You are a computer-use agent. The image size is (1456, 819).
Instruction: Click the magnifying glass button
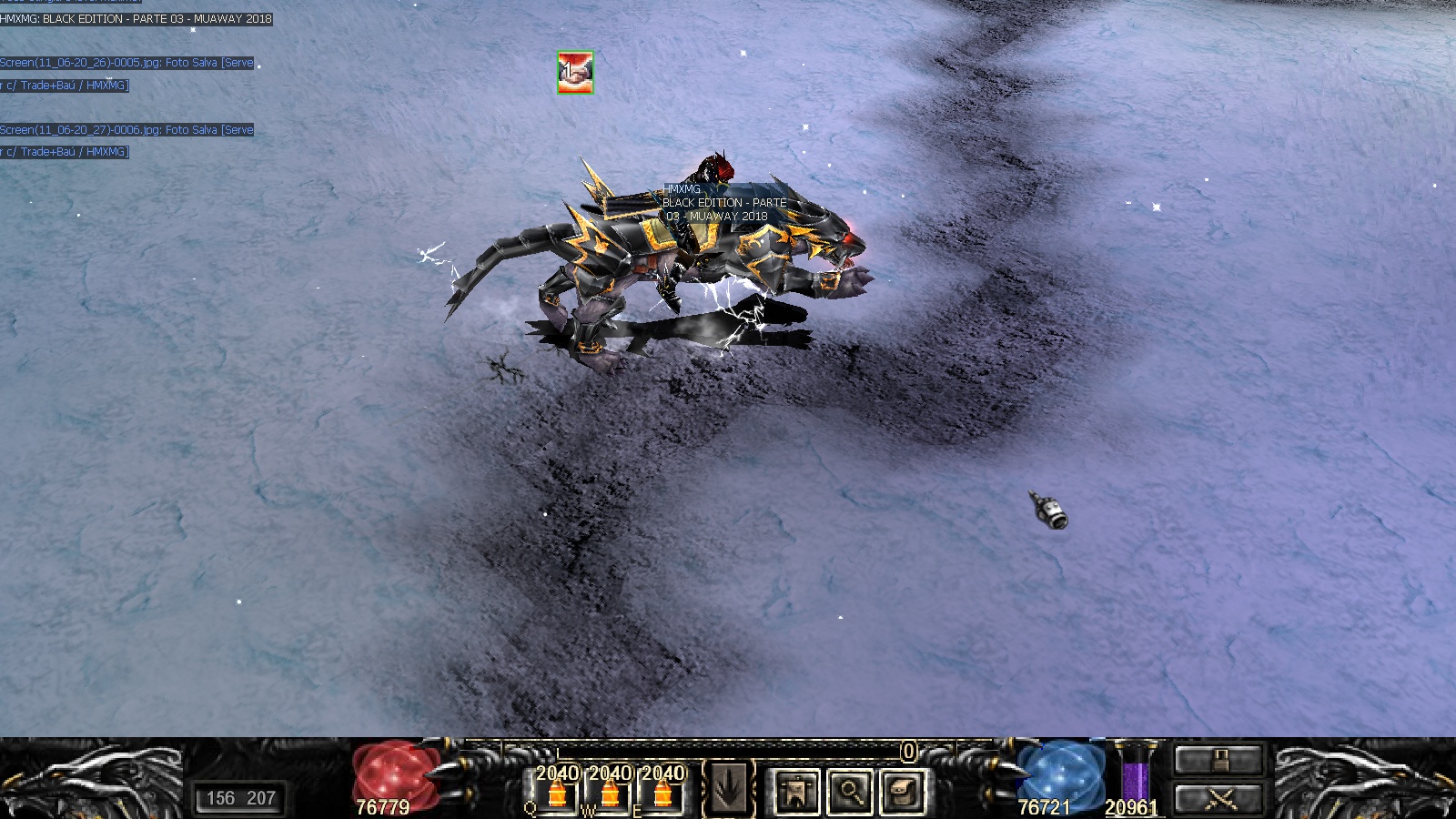coord(850,791)
